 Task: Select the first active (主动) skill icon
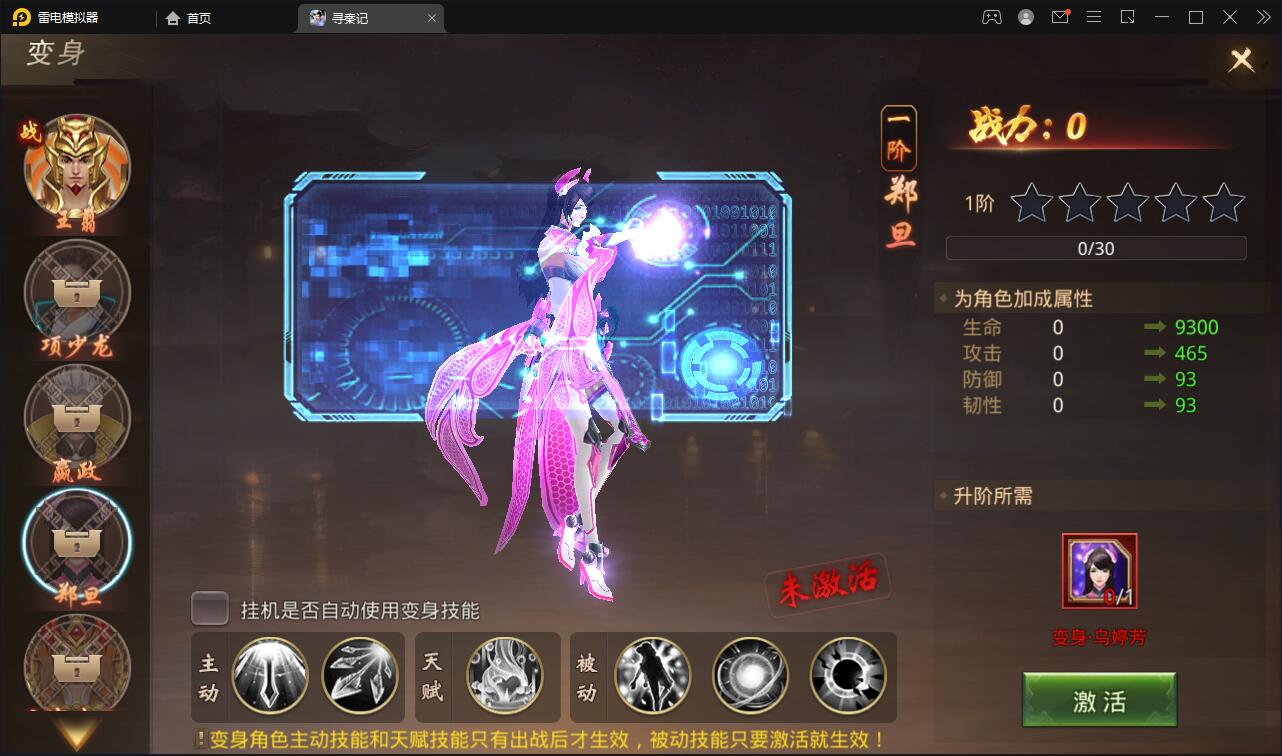coord(270,677)
